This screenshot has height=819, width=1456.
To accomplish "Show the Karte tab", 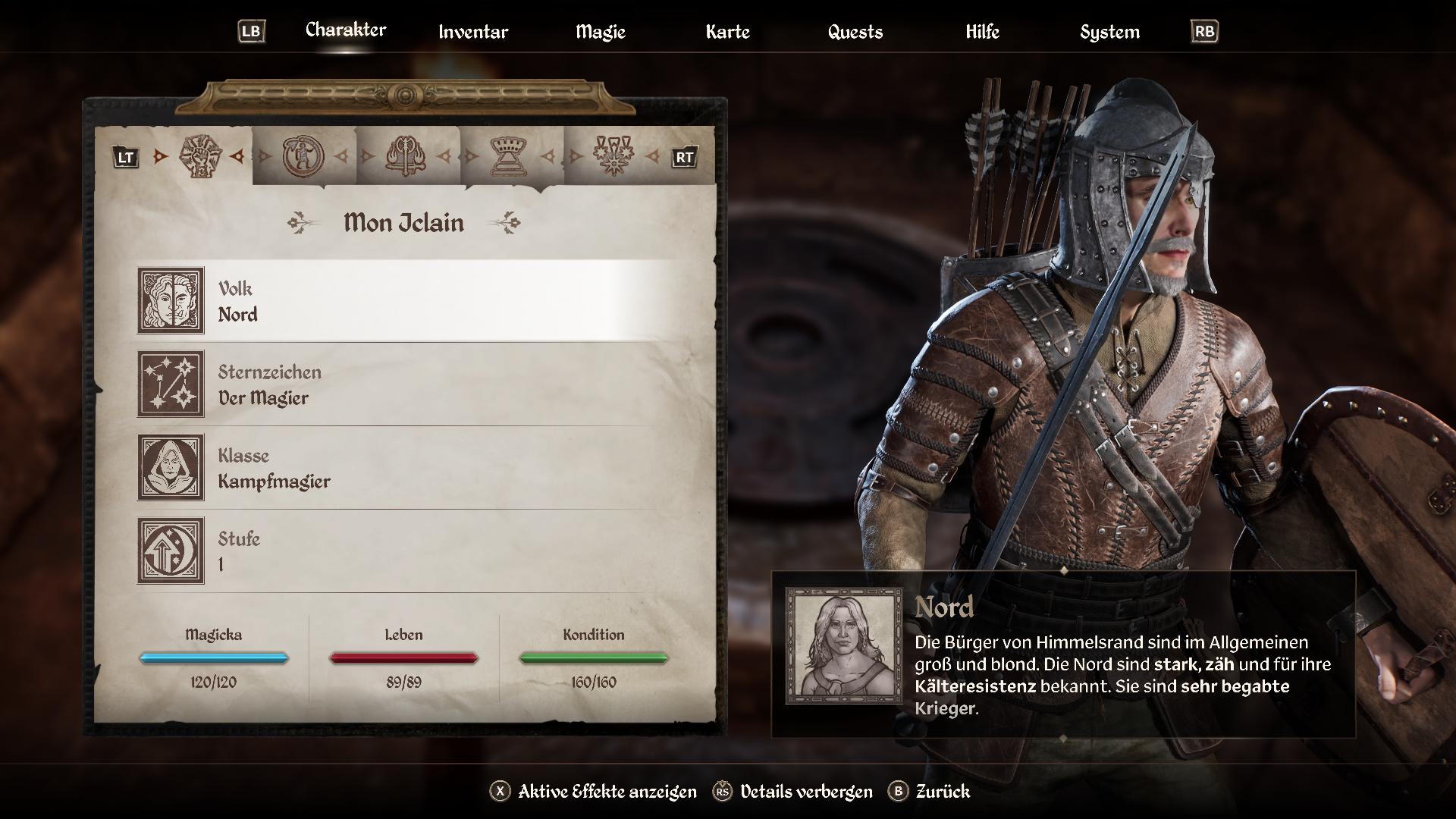I will tap(727, 32).
